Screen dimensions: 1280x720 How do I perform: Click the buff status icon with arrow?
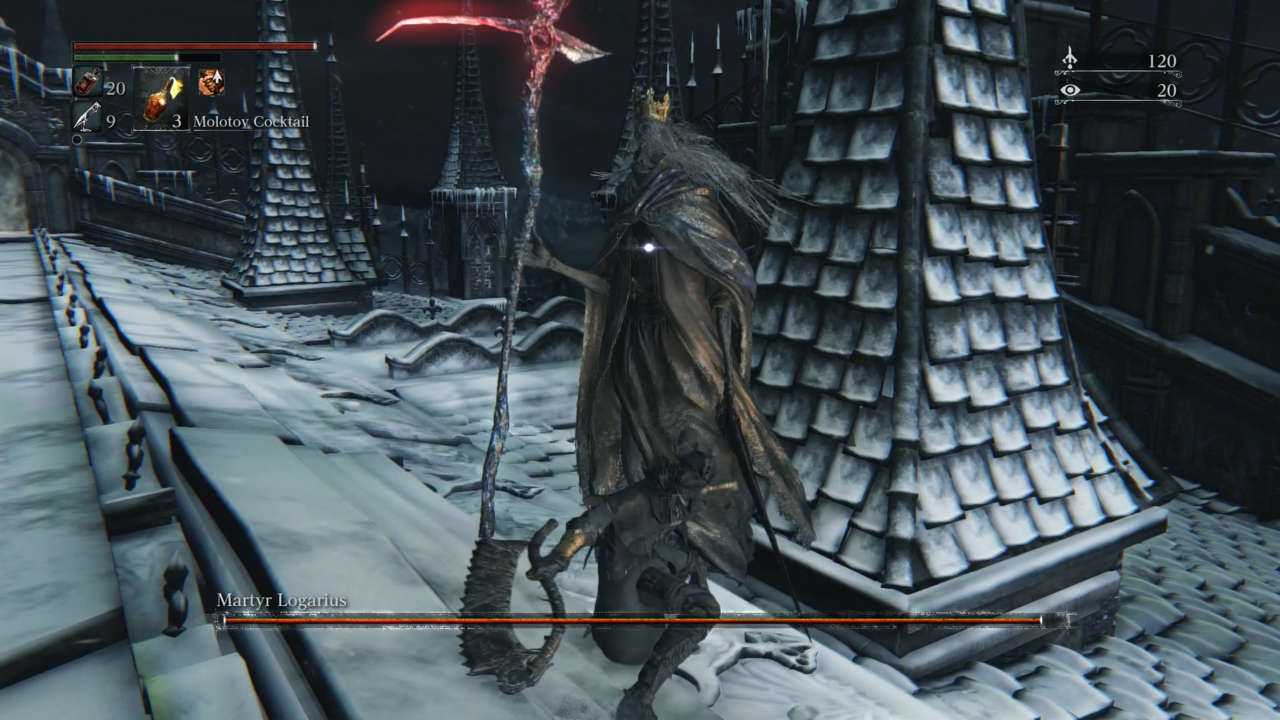211,82
